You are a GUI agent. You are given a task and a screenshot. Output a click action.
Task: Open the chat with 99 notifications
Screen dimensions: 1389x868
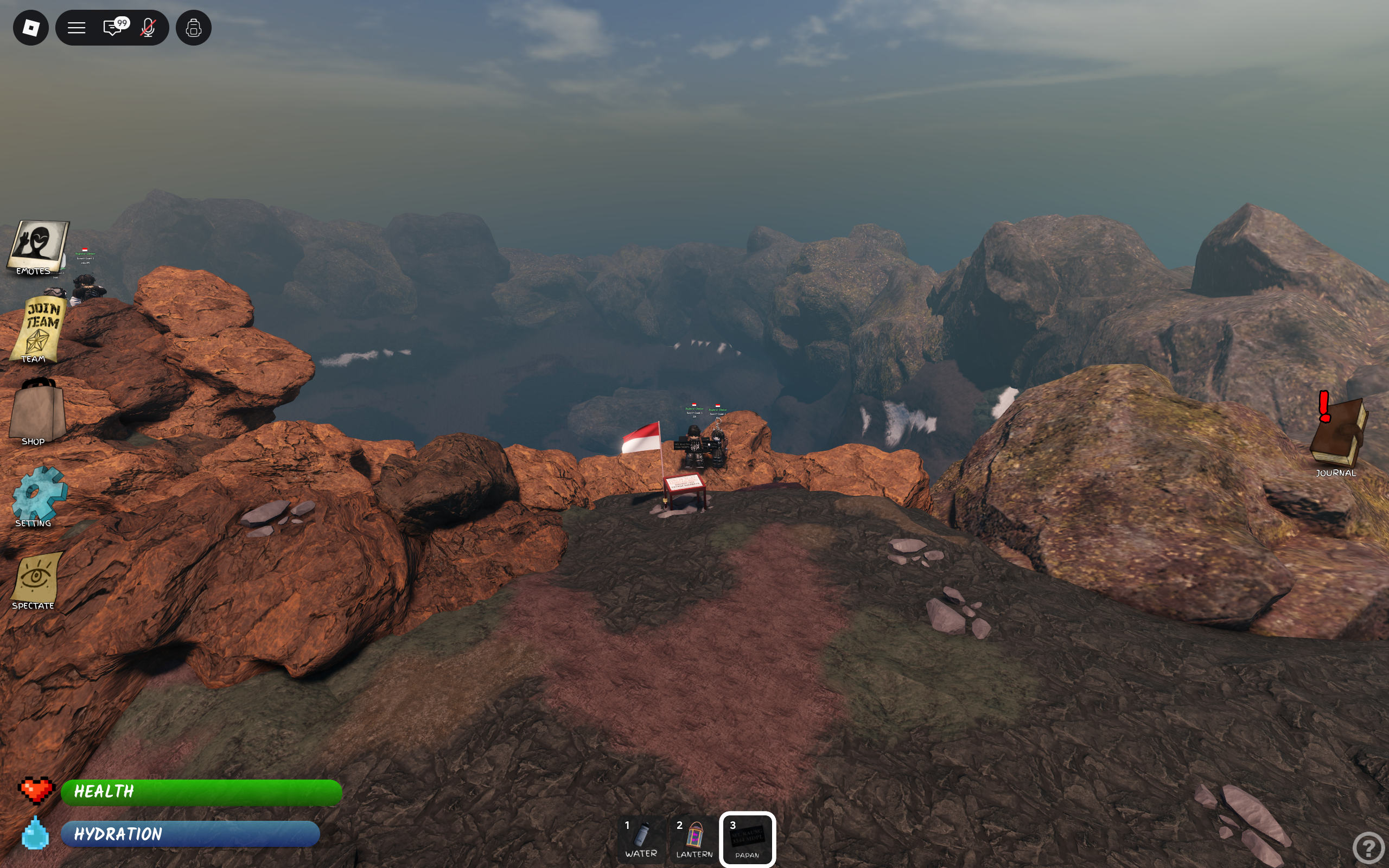coord(113,28)
